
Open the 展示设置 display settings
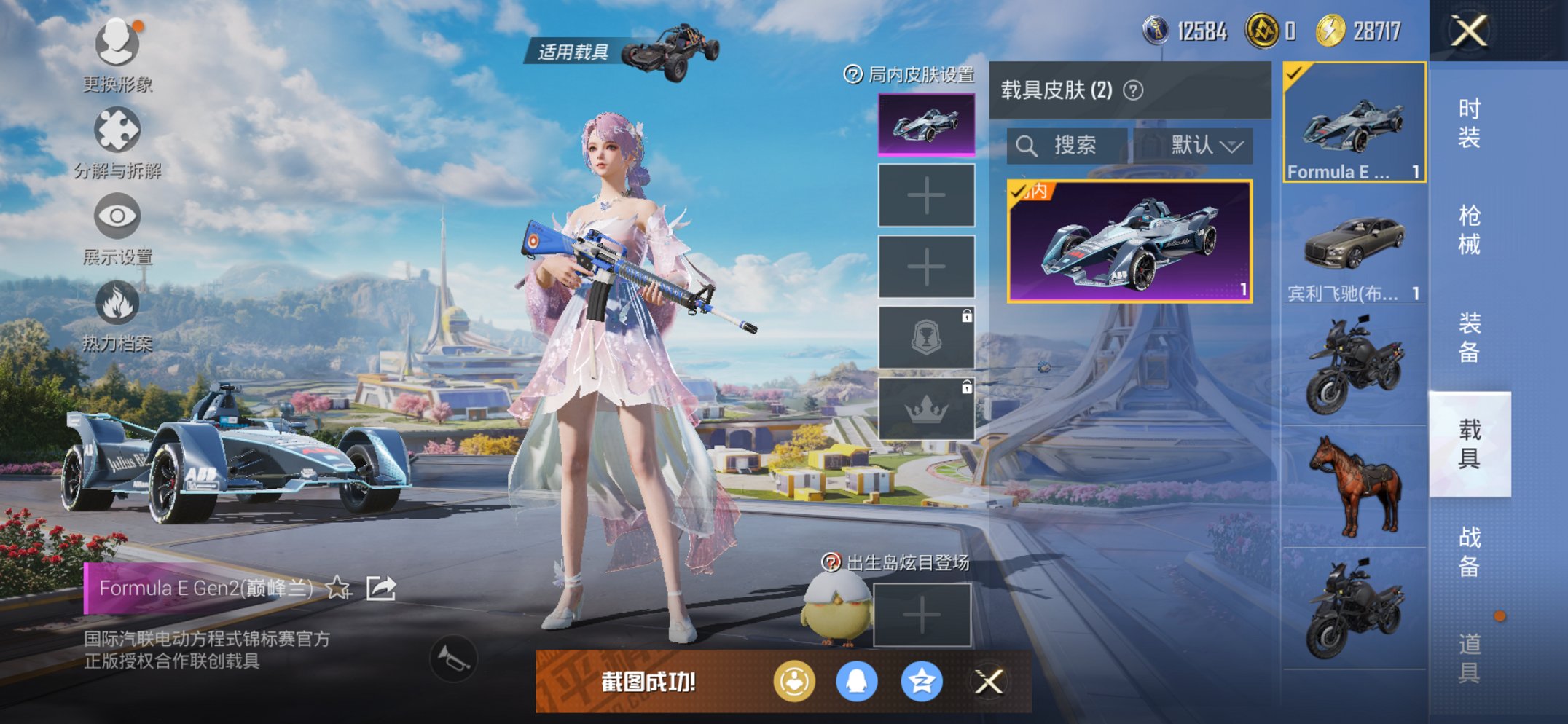pyautogui.click(x=117, y=215)
